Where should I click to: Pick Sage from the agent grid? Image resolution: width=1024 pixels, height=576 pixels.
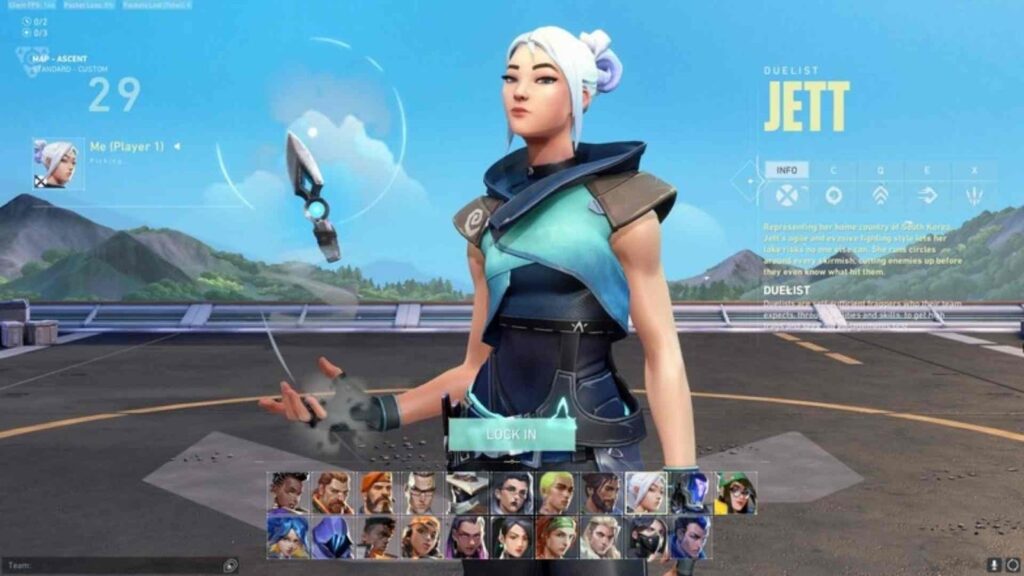(x=511, y=537)
